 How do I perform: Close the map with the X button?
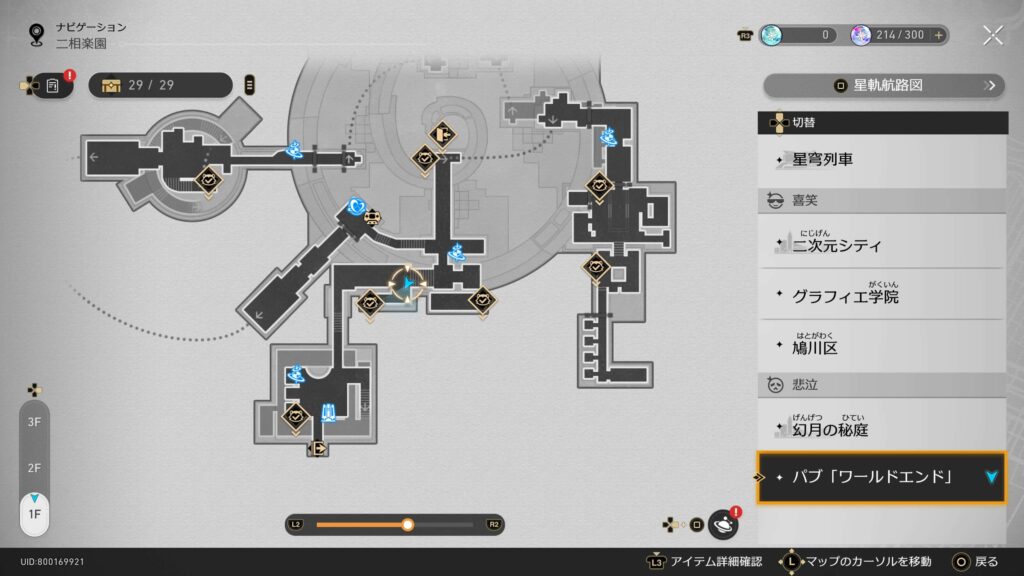[x=992, y=36]
